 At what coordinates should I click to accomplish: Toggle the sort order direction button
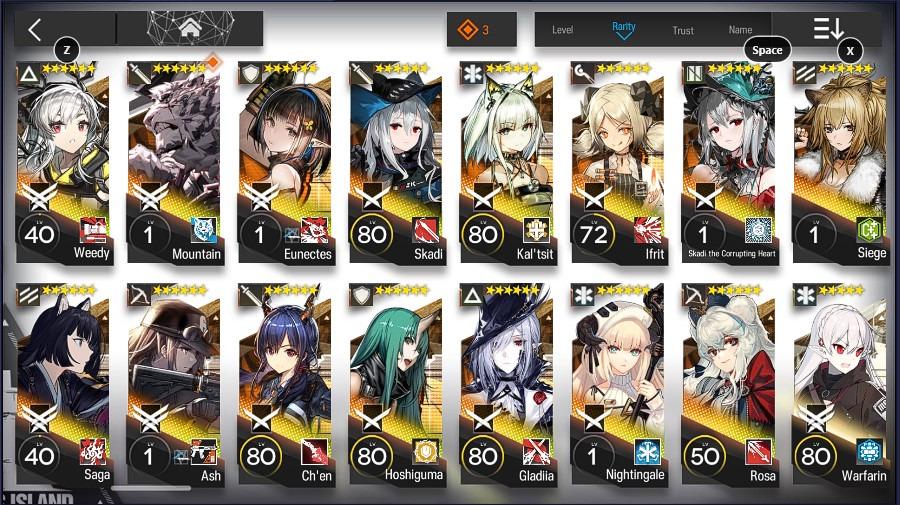(x=829, y=29)
